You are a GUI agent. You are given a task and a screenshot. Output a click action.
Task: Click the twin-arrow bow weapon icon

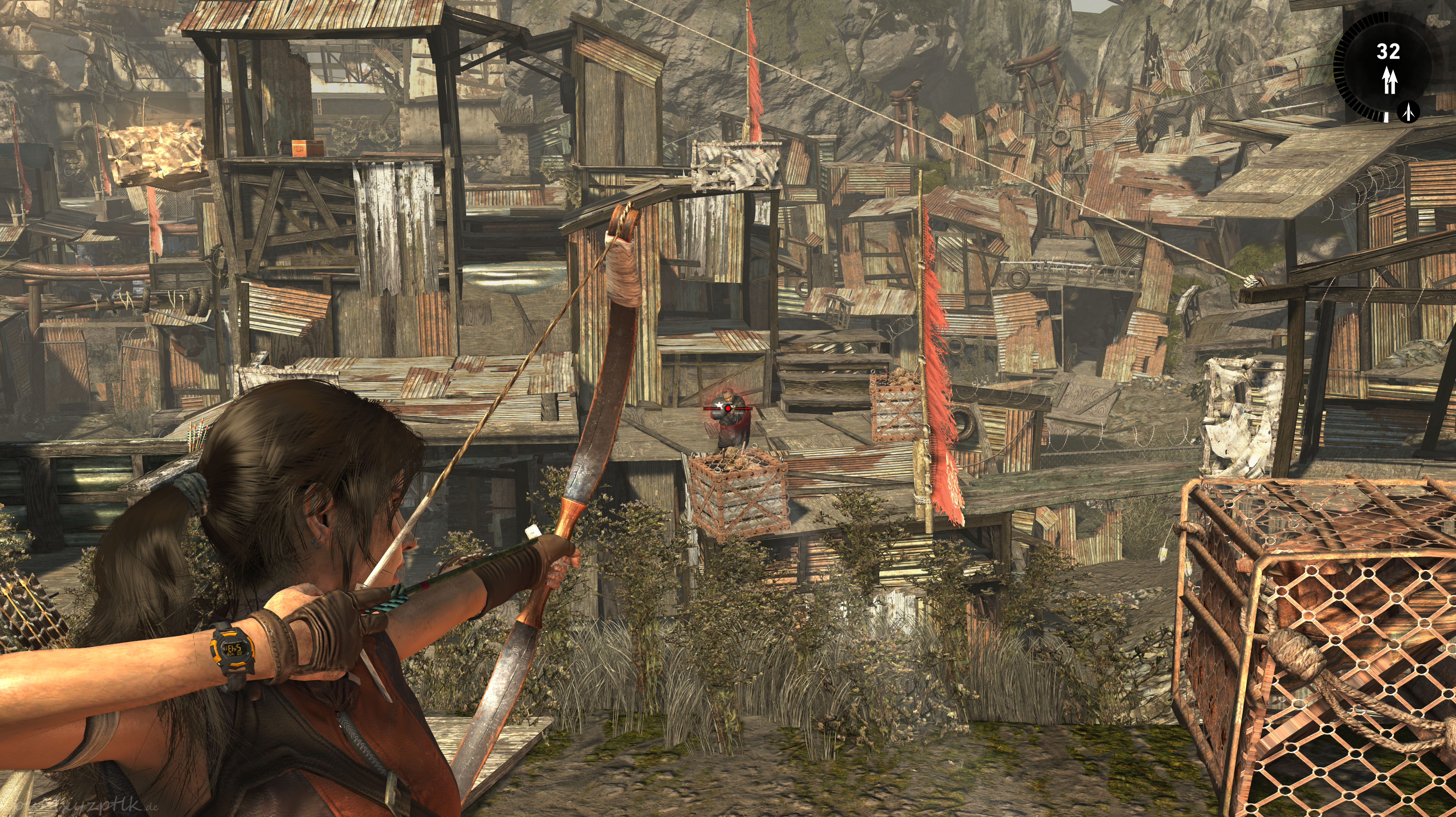tap(1390, 81)
